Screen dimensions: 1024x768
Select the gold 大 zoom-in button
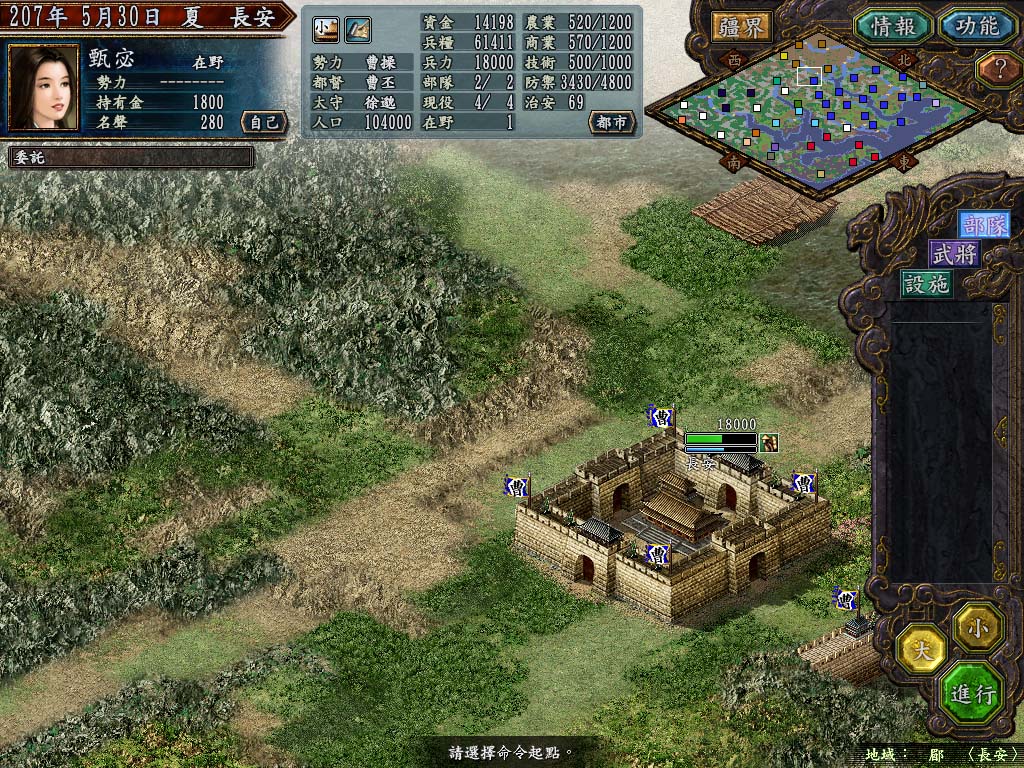coord(923,649)
